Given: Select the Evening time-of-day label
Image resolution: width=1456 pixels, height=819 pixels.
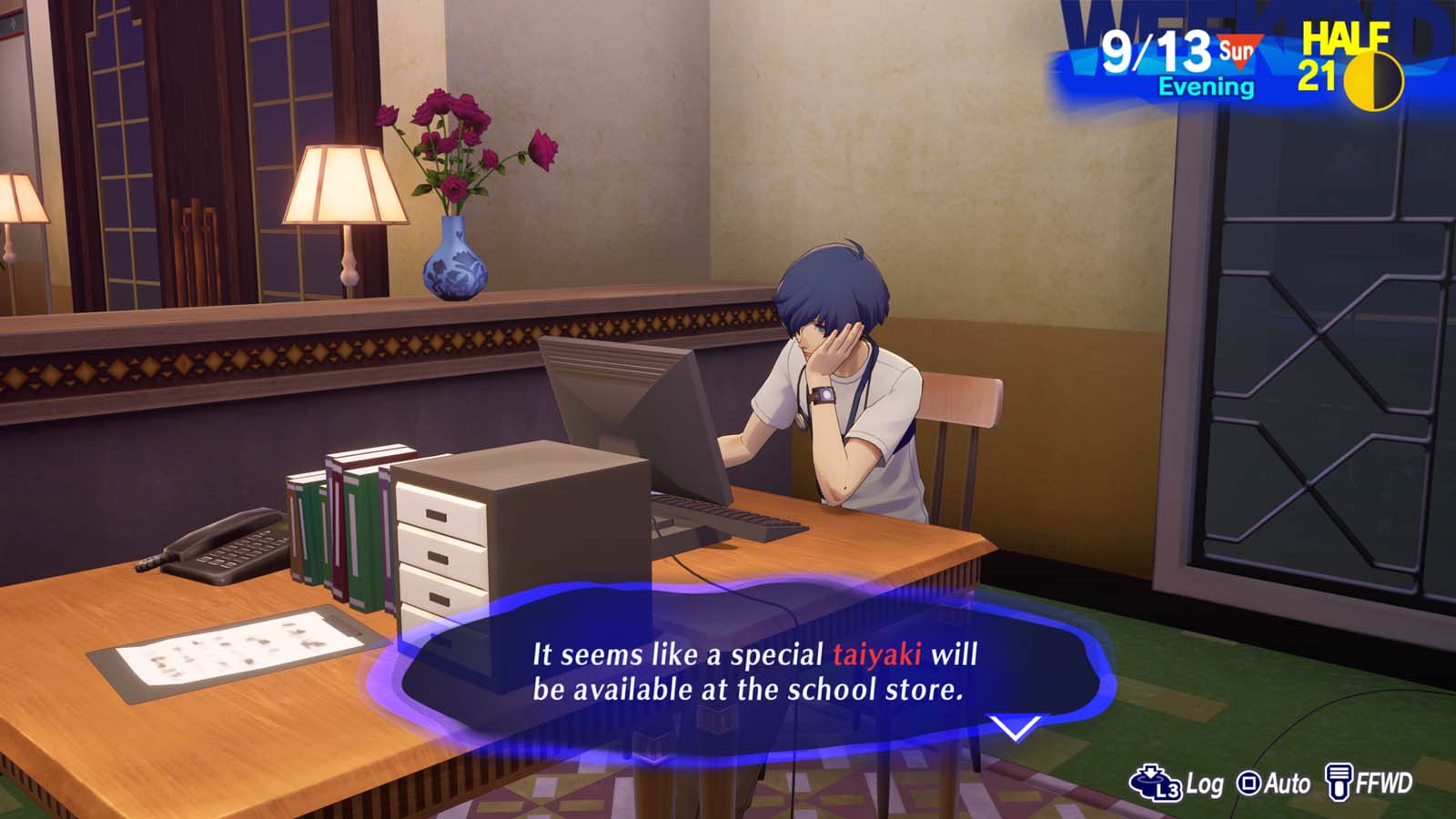Looking at the screenshot, I should pos(1204,88).
